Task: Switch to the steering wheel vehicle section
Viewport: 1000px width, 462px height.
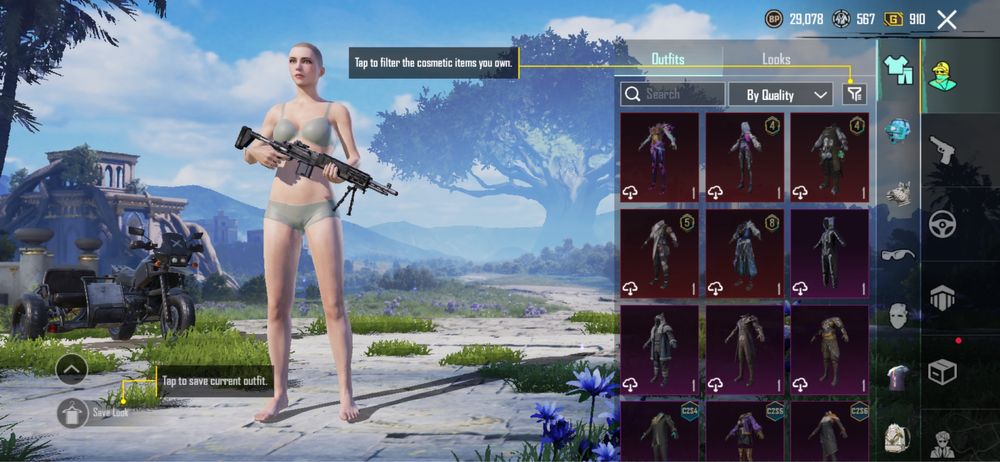Action: pos(942,224)
